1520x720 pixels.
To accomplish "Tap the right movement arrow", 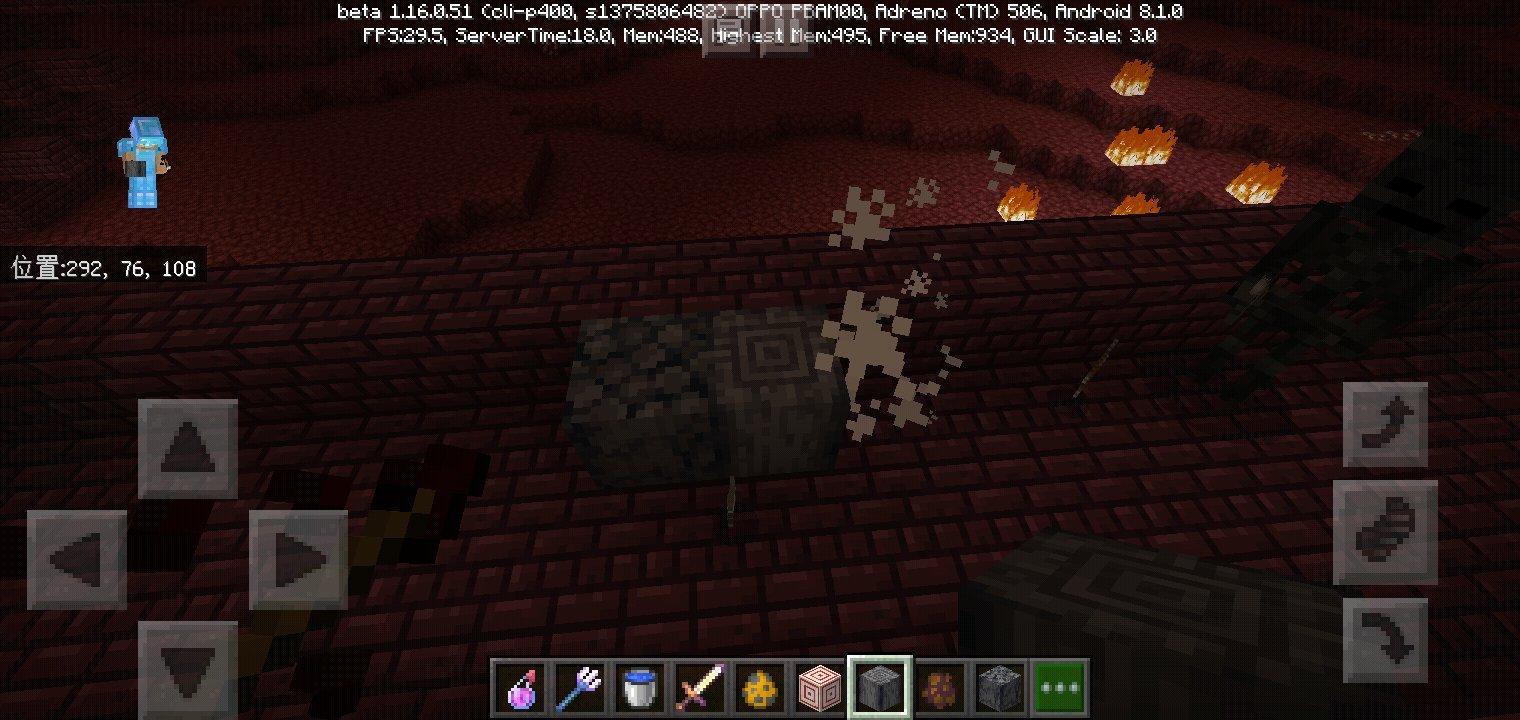I will pos(298,559).
